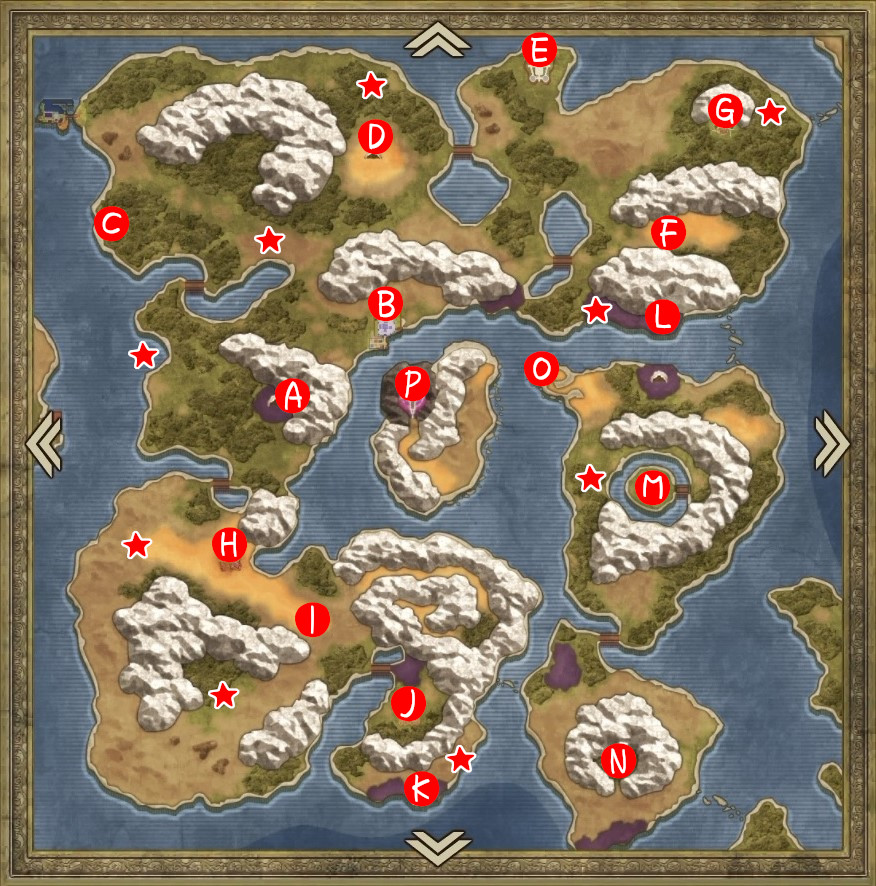This screenshot has width=876, height=886.
Task: Select map marker F
Action: click(x=667, y=234)
